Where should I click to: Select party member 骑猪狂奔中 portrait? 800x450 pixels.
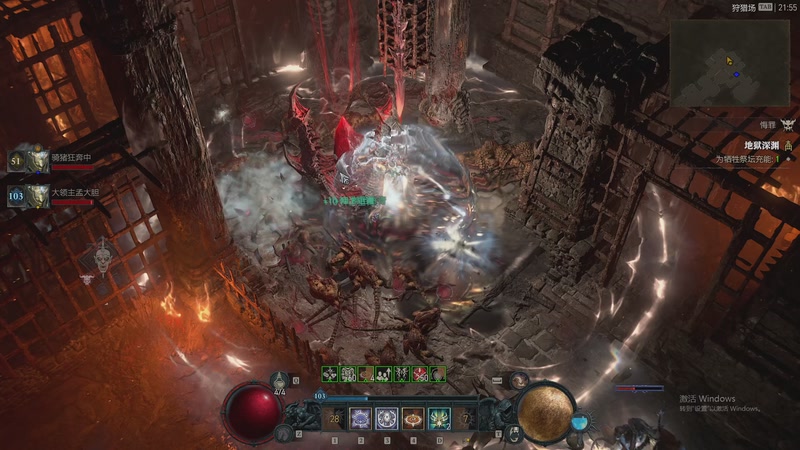[38, 161]
